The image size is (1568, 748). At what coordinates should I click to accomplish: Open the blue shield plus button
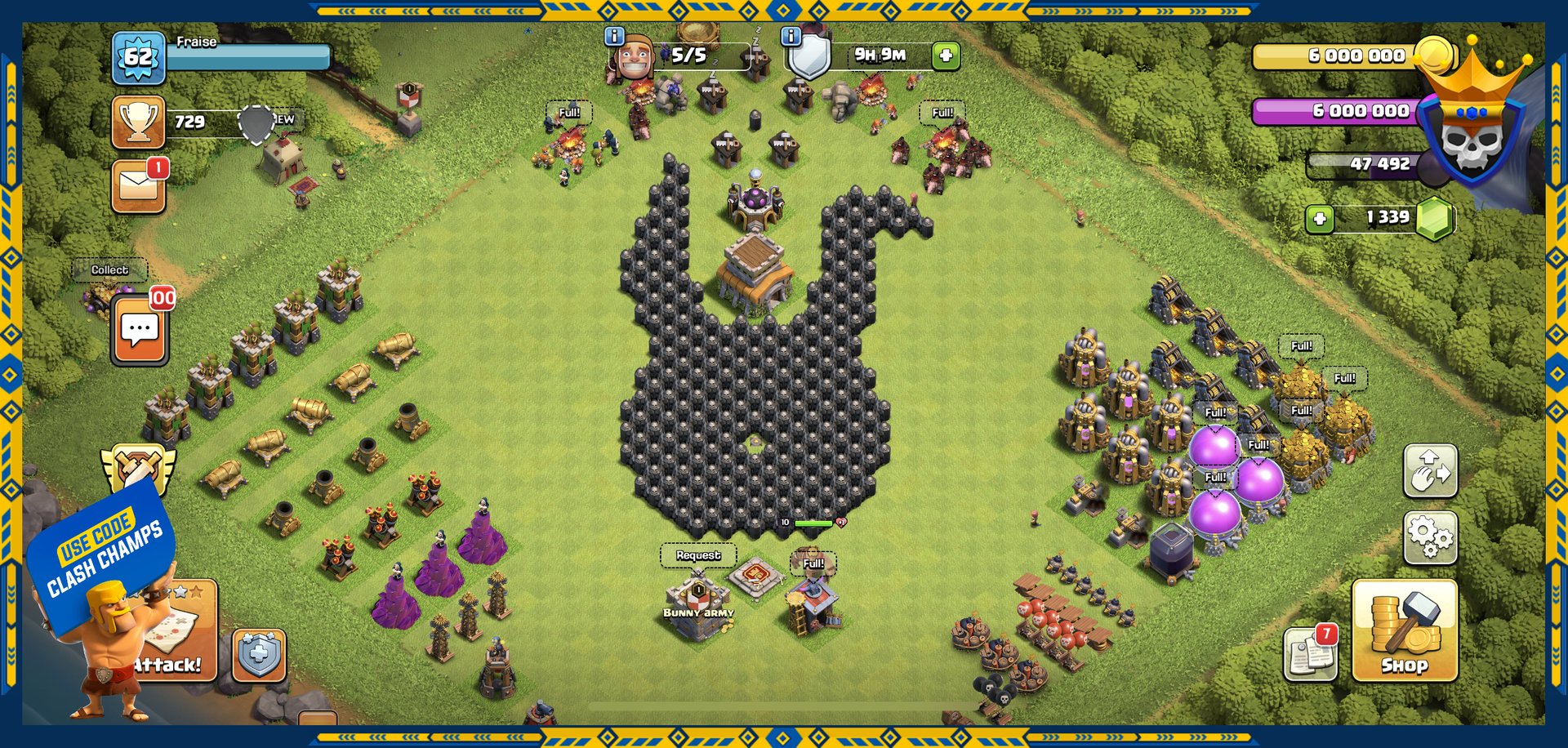point(259,655)
